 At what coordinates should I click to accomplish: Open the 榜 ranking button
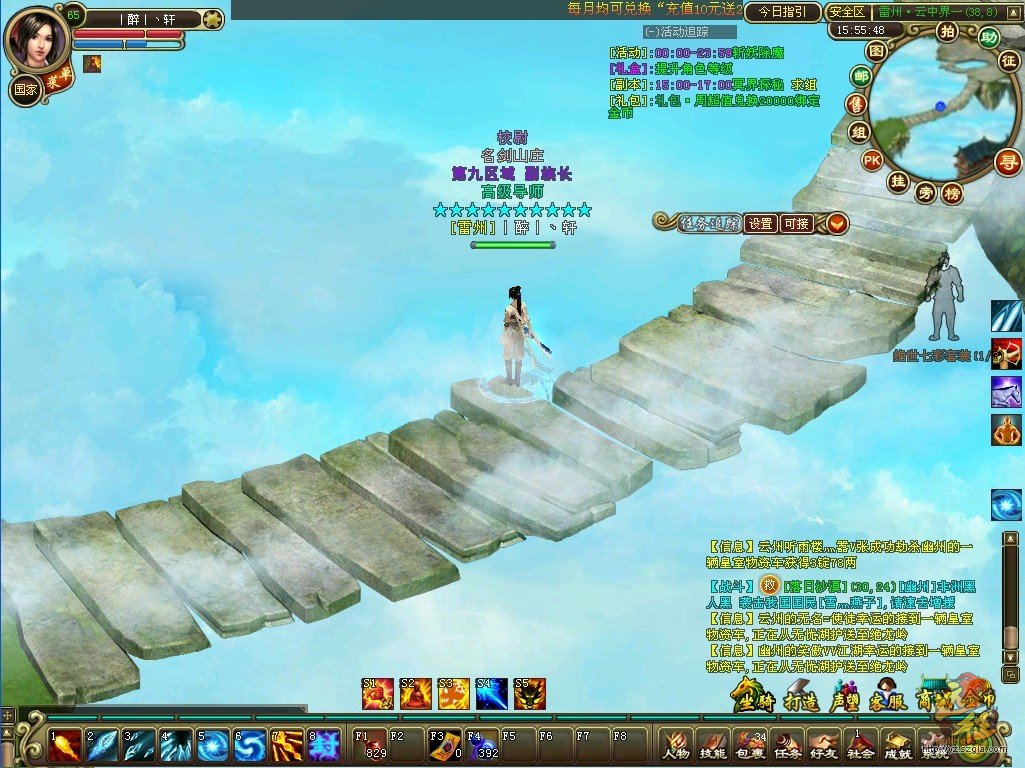pos(953,193)
